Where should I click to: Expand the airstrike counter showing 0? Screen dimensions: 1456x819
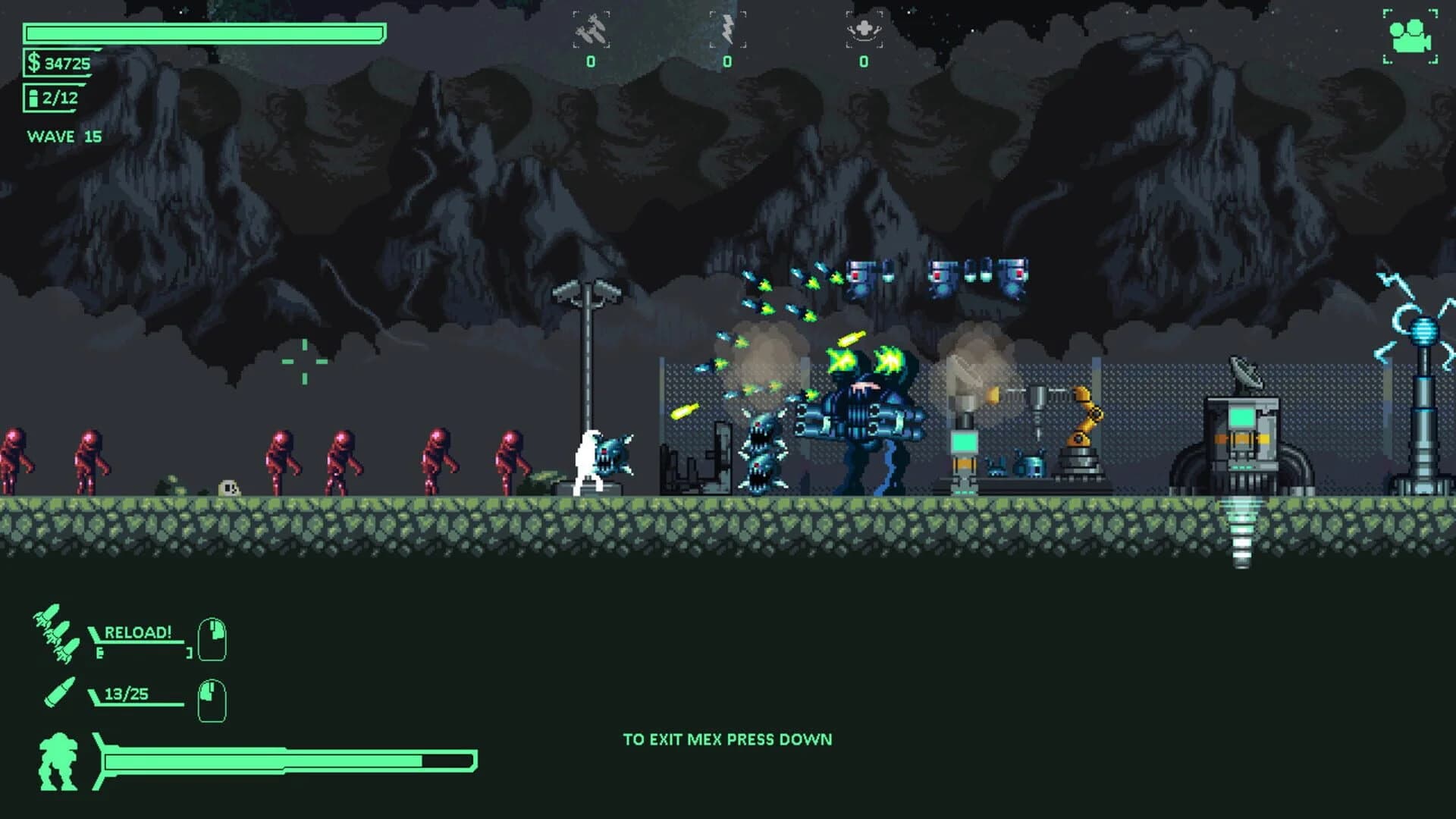click(589, 62)
